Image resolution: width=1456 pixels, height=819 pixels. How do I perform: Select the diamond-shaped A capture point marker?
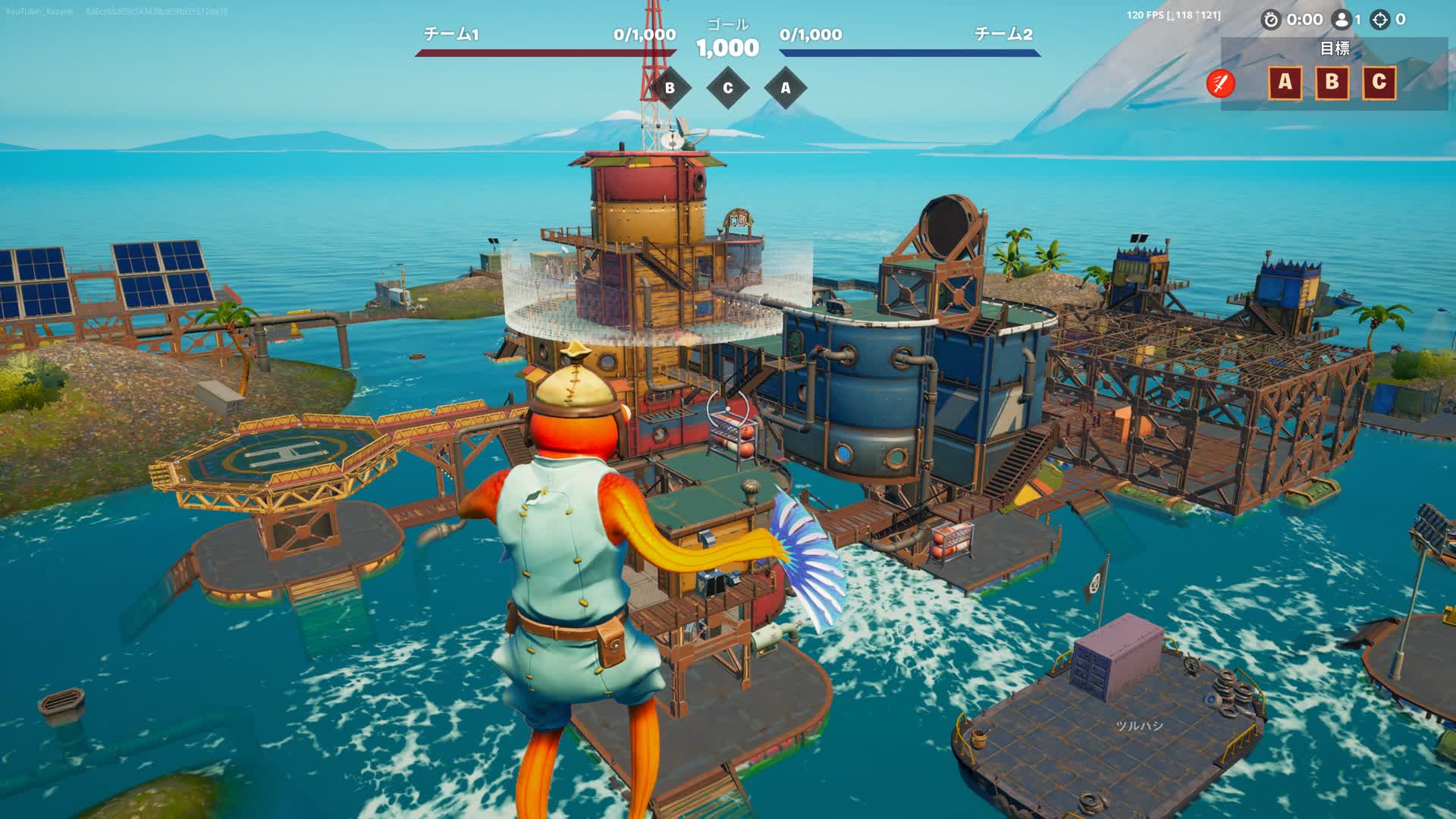786,88
